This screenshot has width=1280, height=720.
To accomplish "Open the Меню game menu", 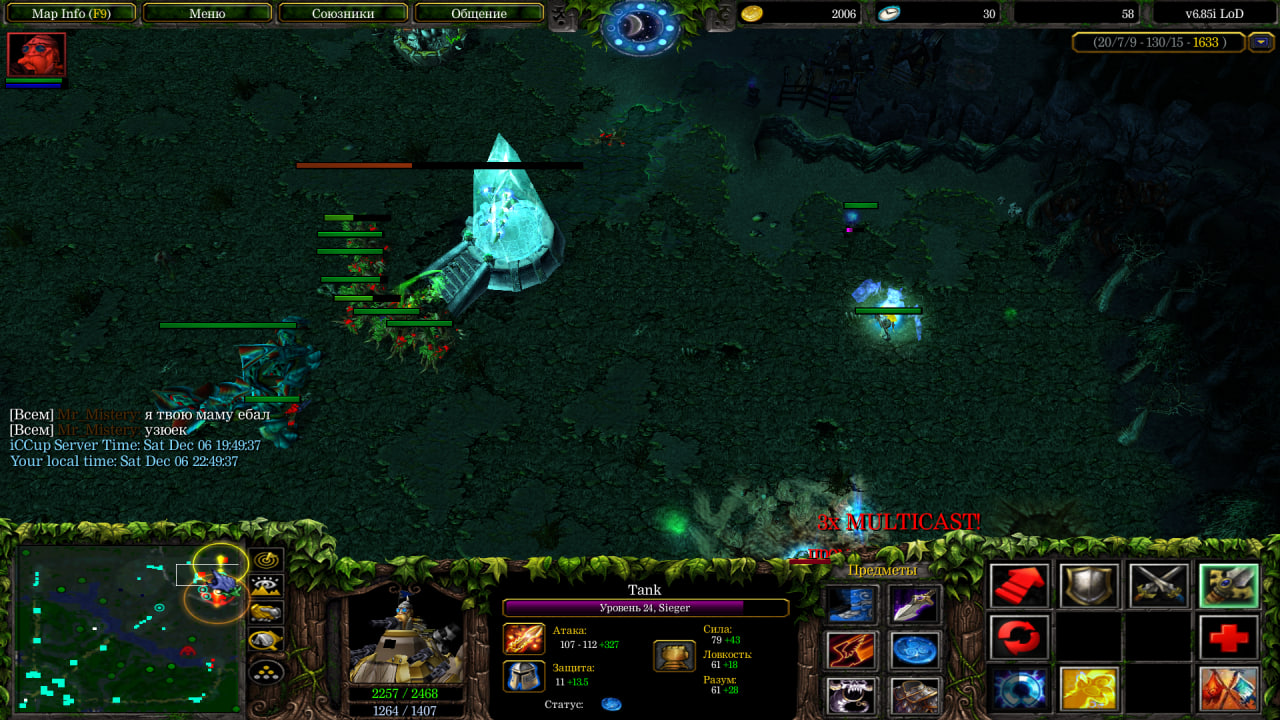I will click(207, 13).
